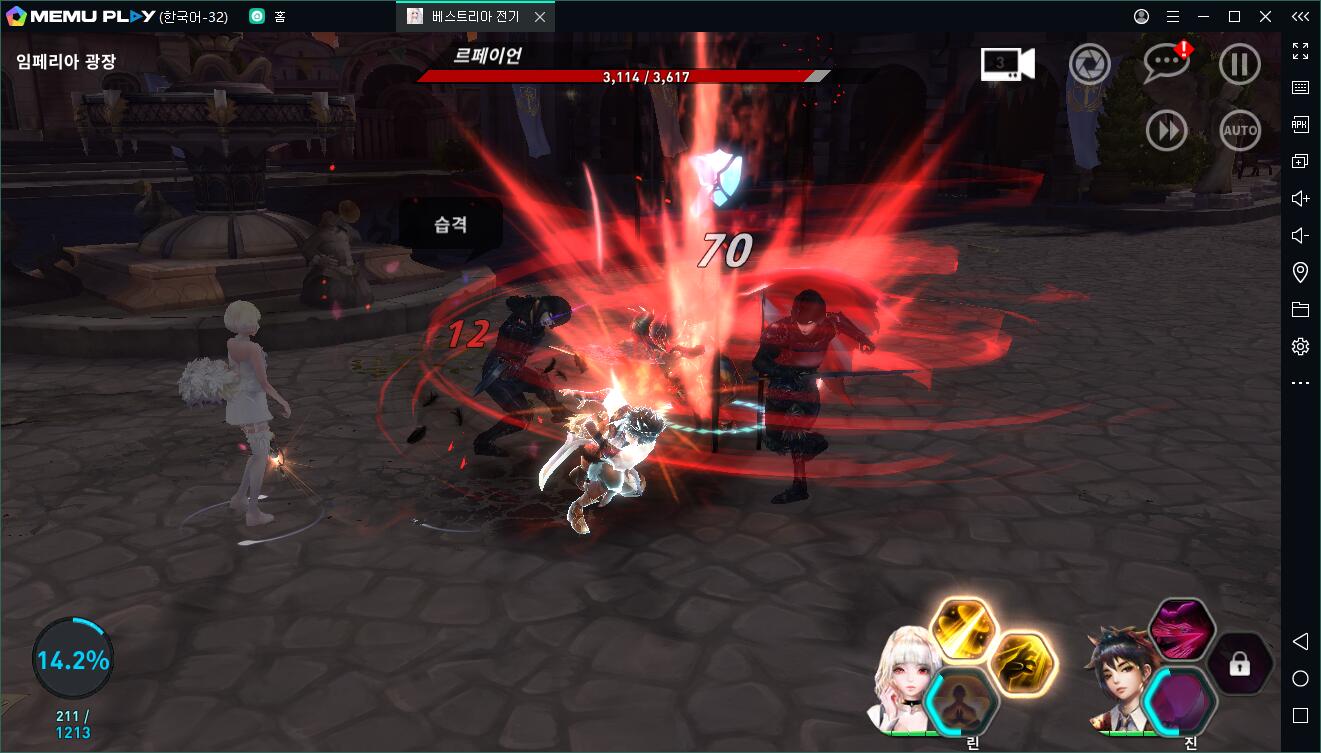
Task: Activate Jin's crimson slash skill
Action: pos(1182,630)
